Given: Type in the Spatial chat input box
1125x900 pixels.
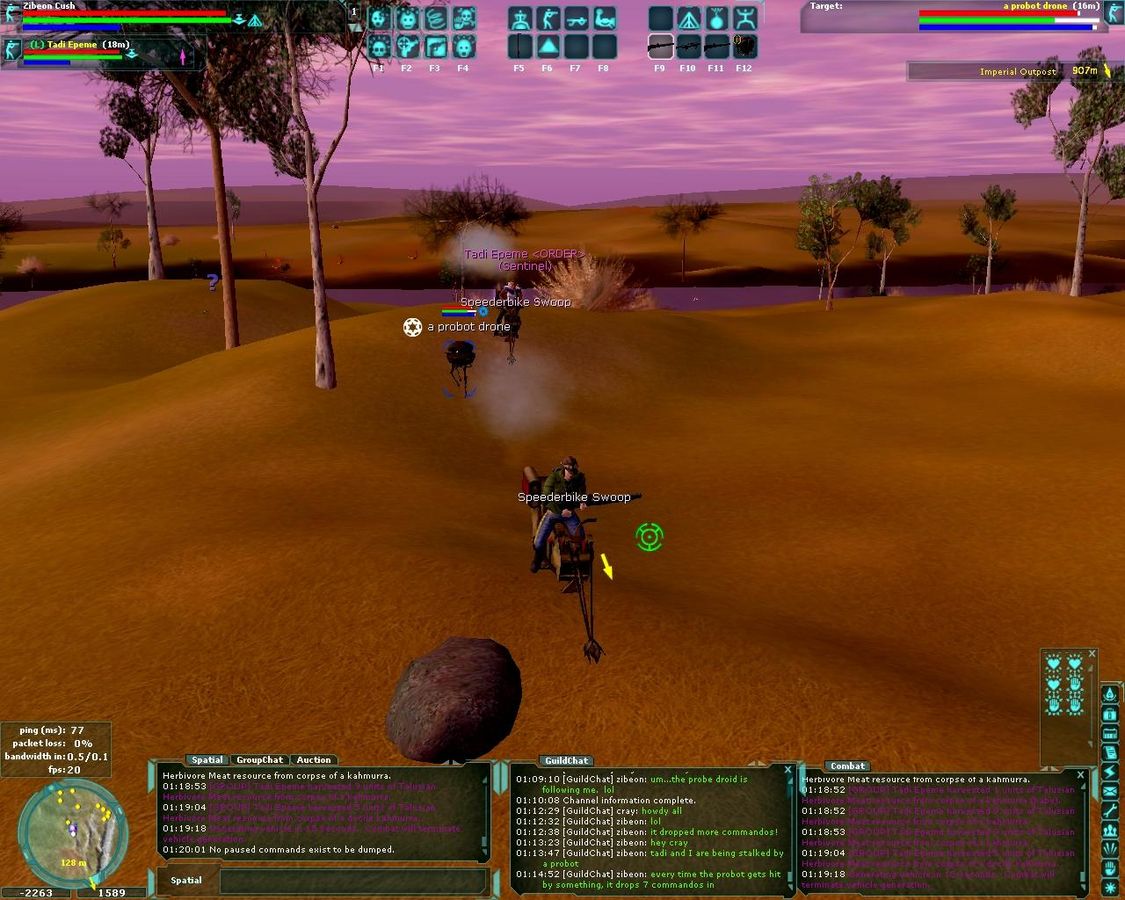Looking at the screenshot, I should [350, 881].
